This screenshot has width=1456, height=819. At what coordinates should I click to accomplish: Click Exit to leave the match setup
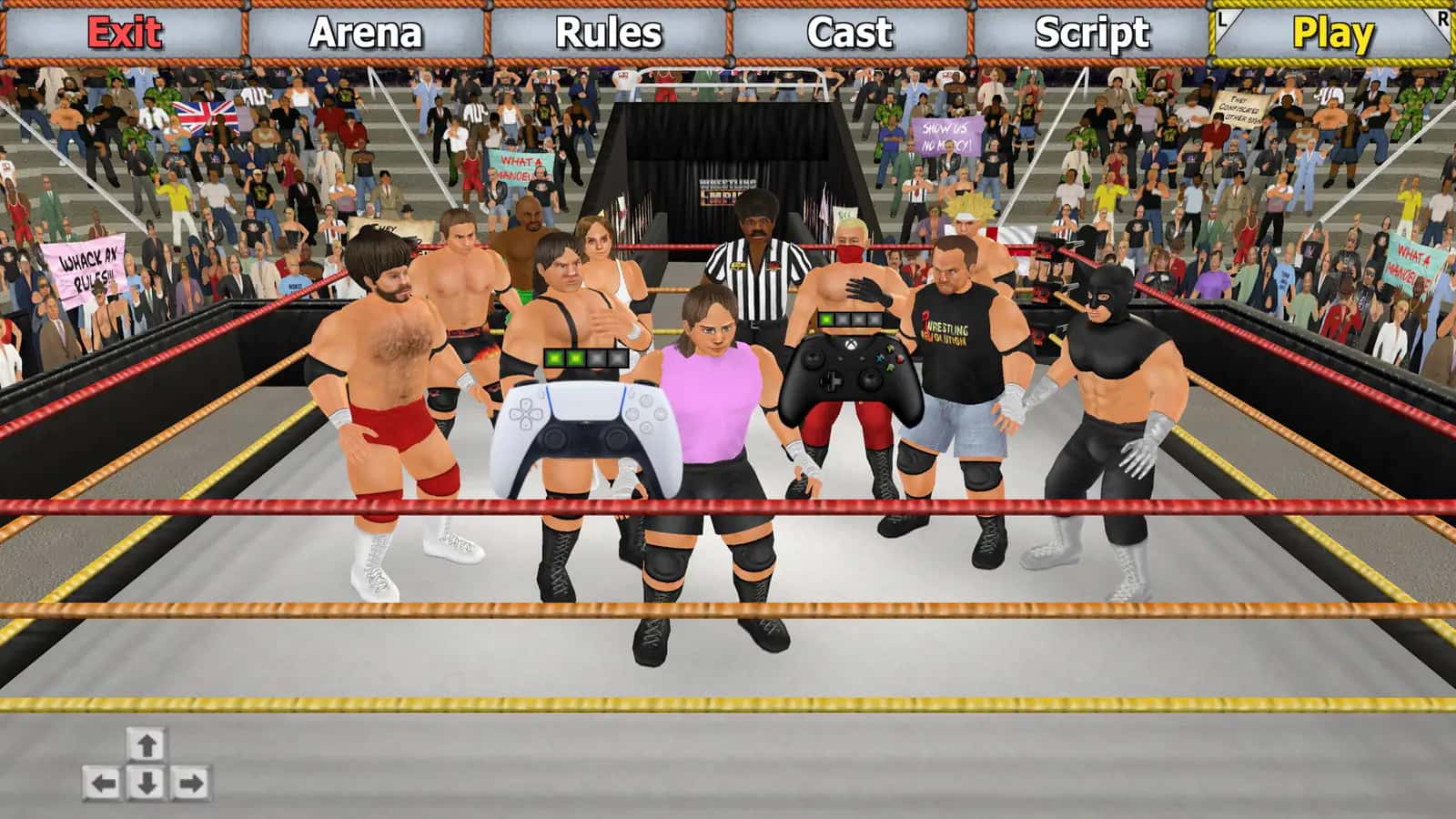coord(124,32)
